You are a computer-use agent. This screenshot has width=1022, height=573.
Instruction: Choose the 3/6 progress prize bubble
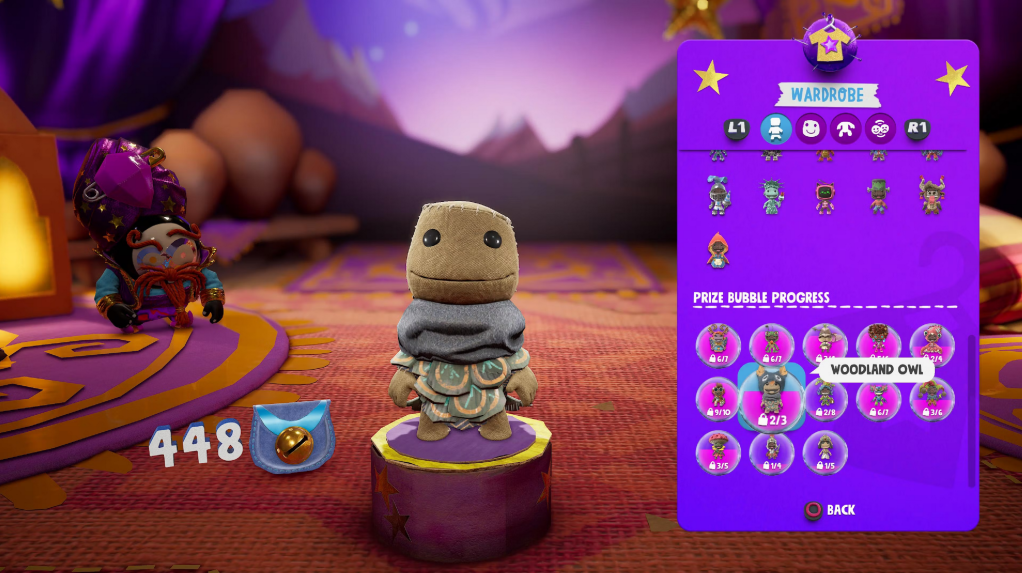coord(932,398)
